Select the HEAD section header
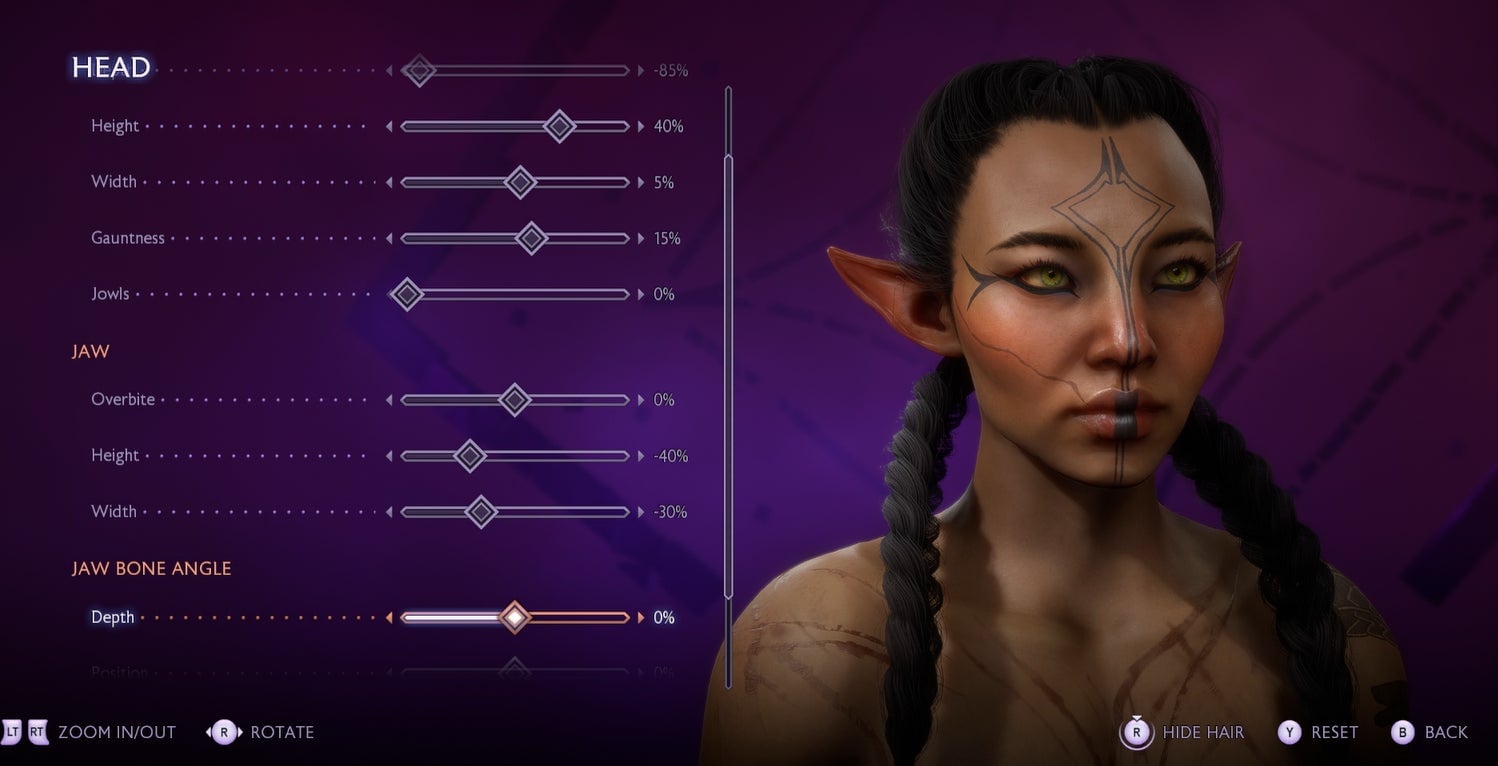This screenshot has height=766, width=1498. [x=112, y=68]
